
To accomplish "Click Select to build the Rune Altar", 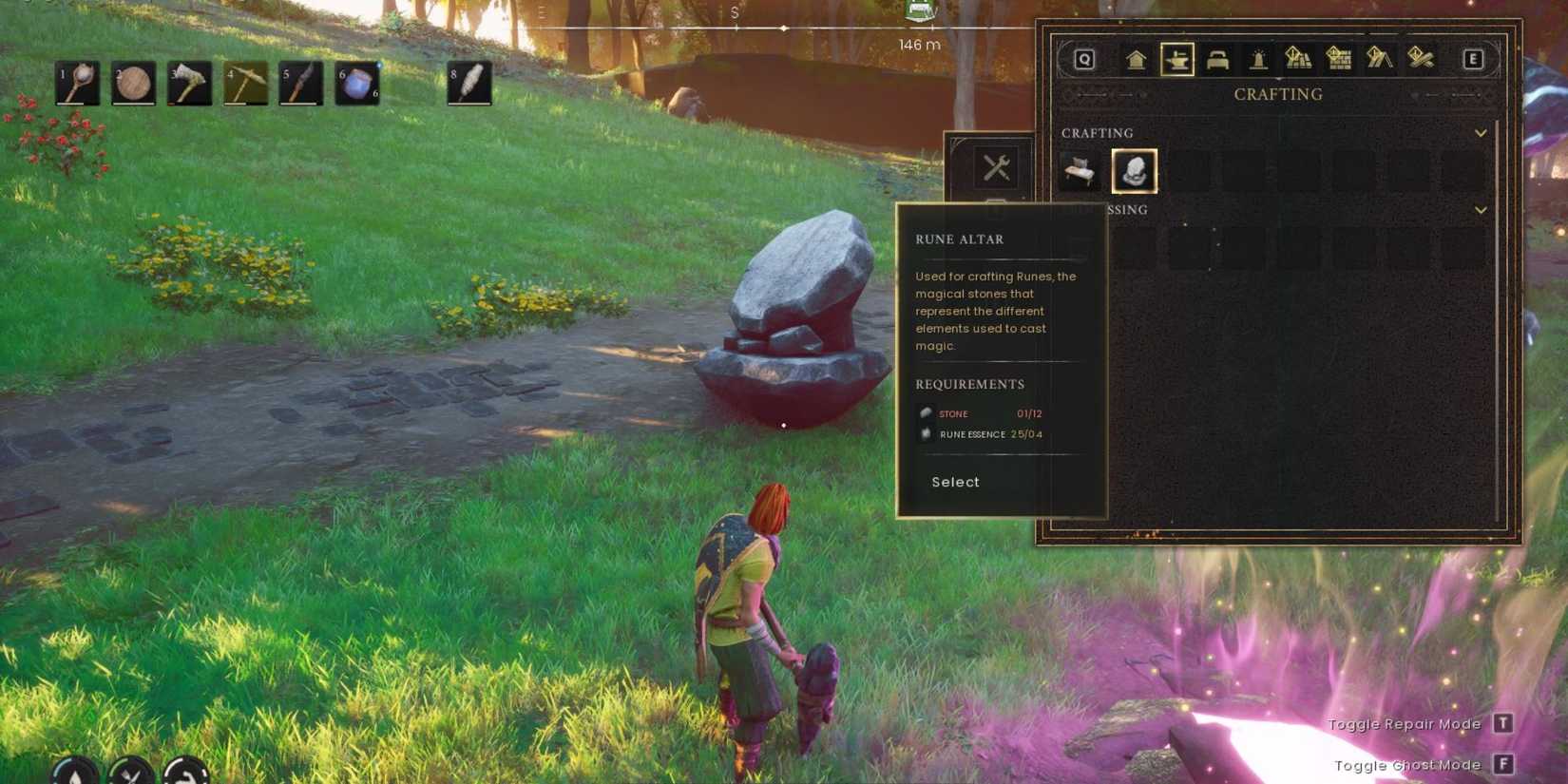I will pyautogui.click(x=954, y=483).
